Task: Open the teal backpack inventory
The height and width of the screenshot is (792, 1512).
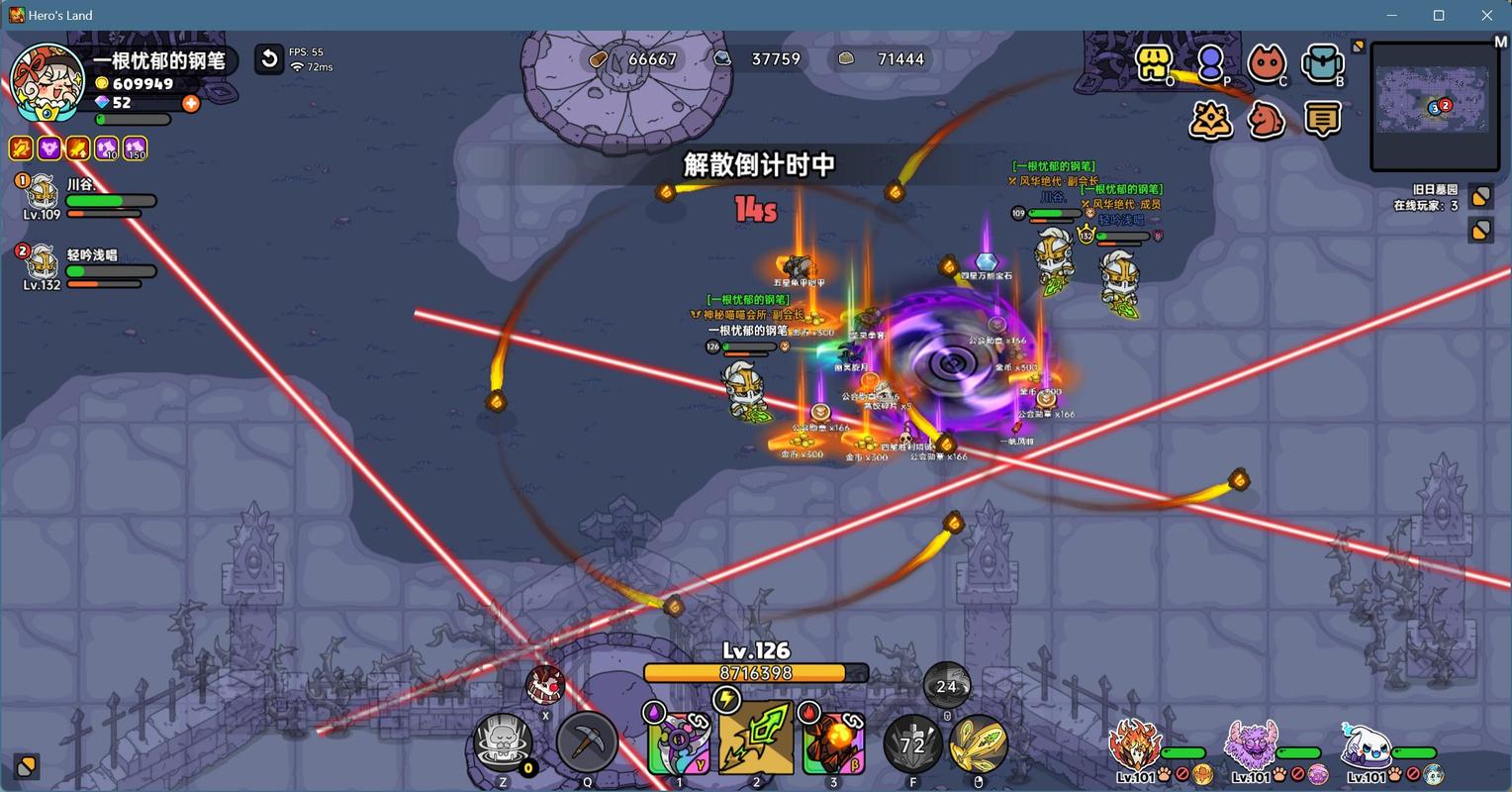Action: (x=1322, y=63)
